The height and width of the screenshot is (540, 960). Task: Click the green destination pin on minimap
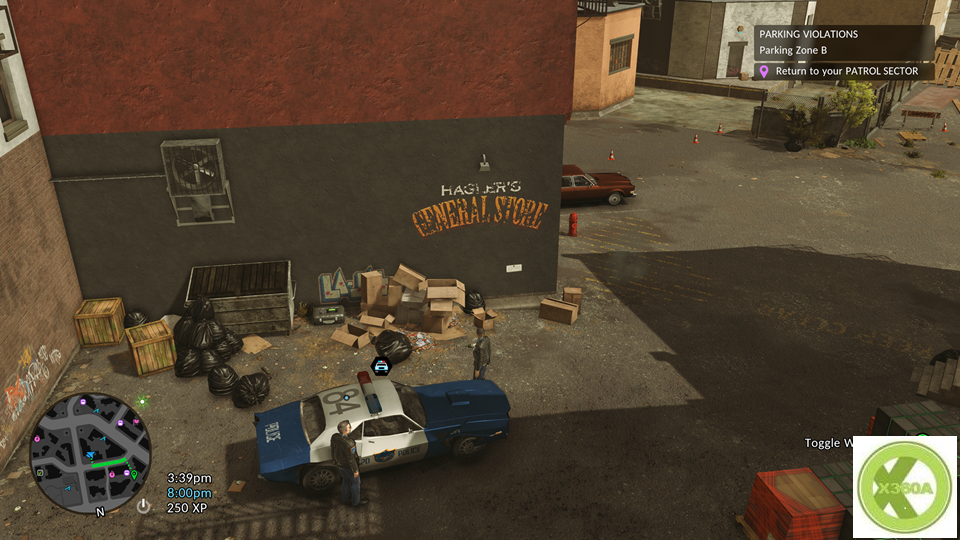pyautogui.click(x=134, y=475)
